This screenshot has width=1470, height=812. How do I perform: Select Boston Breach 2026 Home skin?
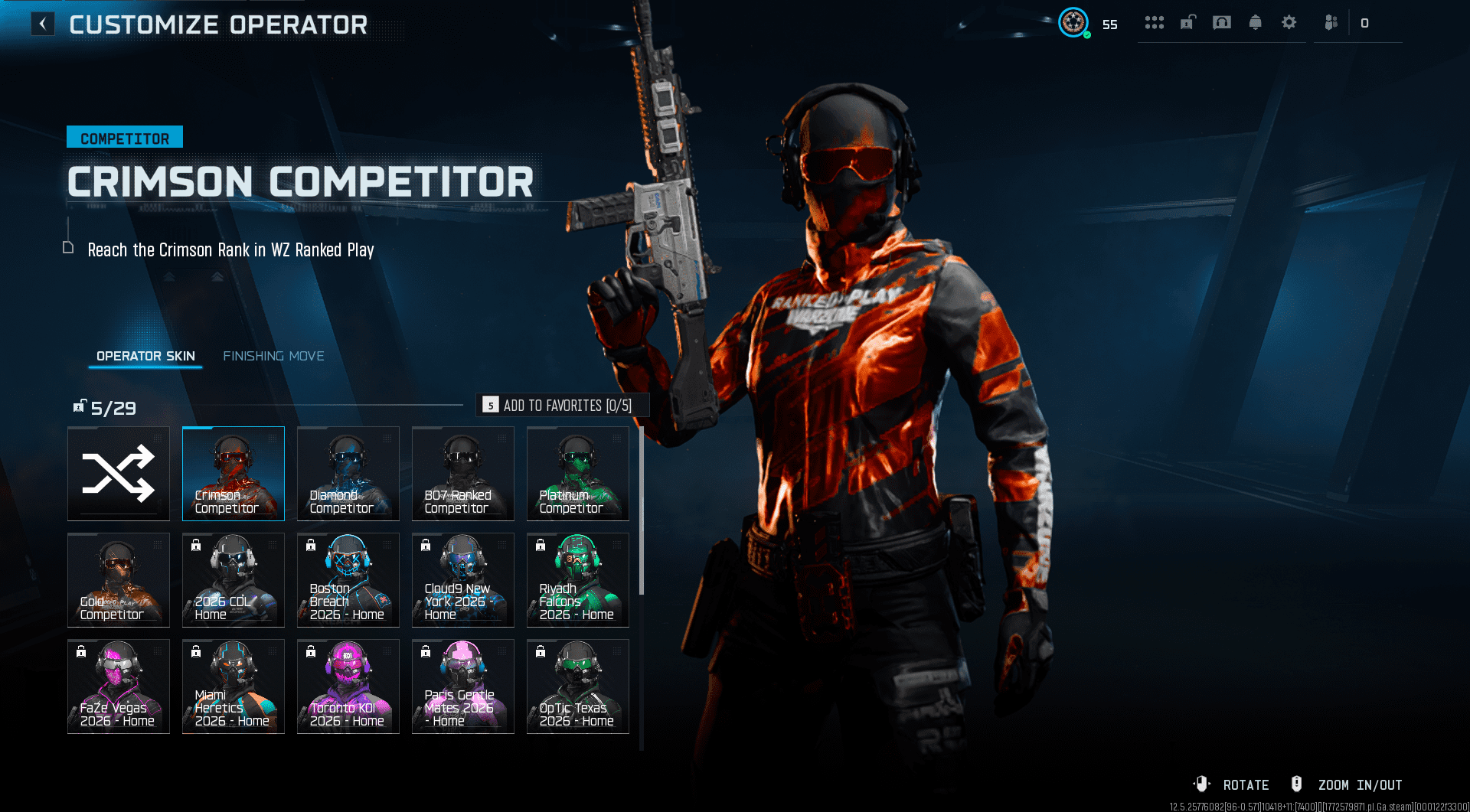click(x=348, y=580)
